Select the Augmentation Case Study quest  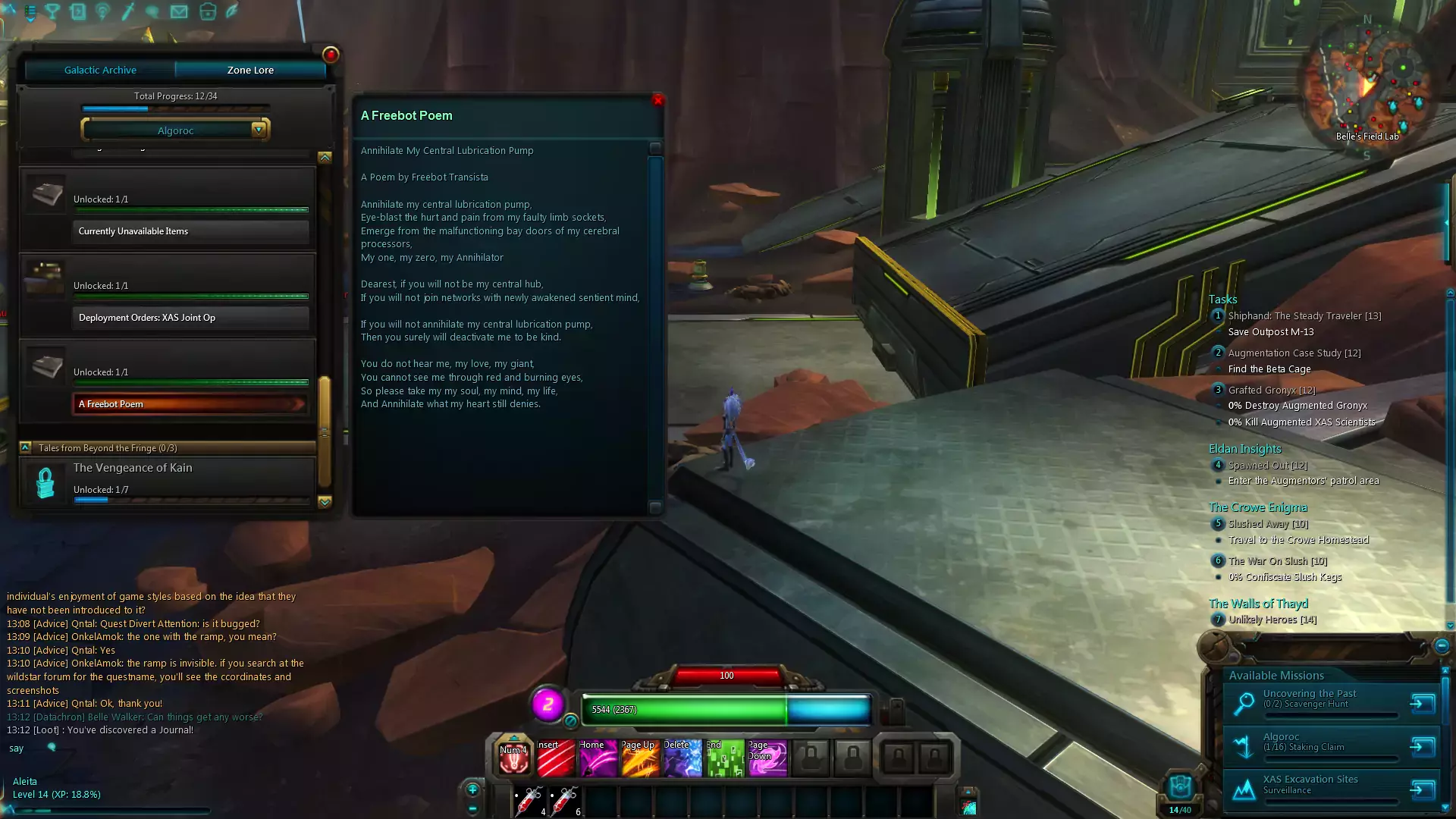(x=1294, y=353)
